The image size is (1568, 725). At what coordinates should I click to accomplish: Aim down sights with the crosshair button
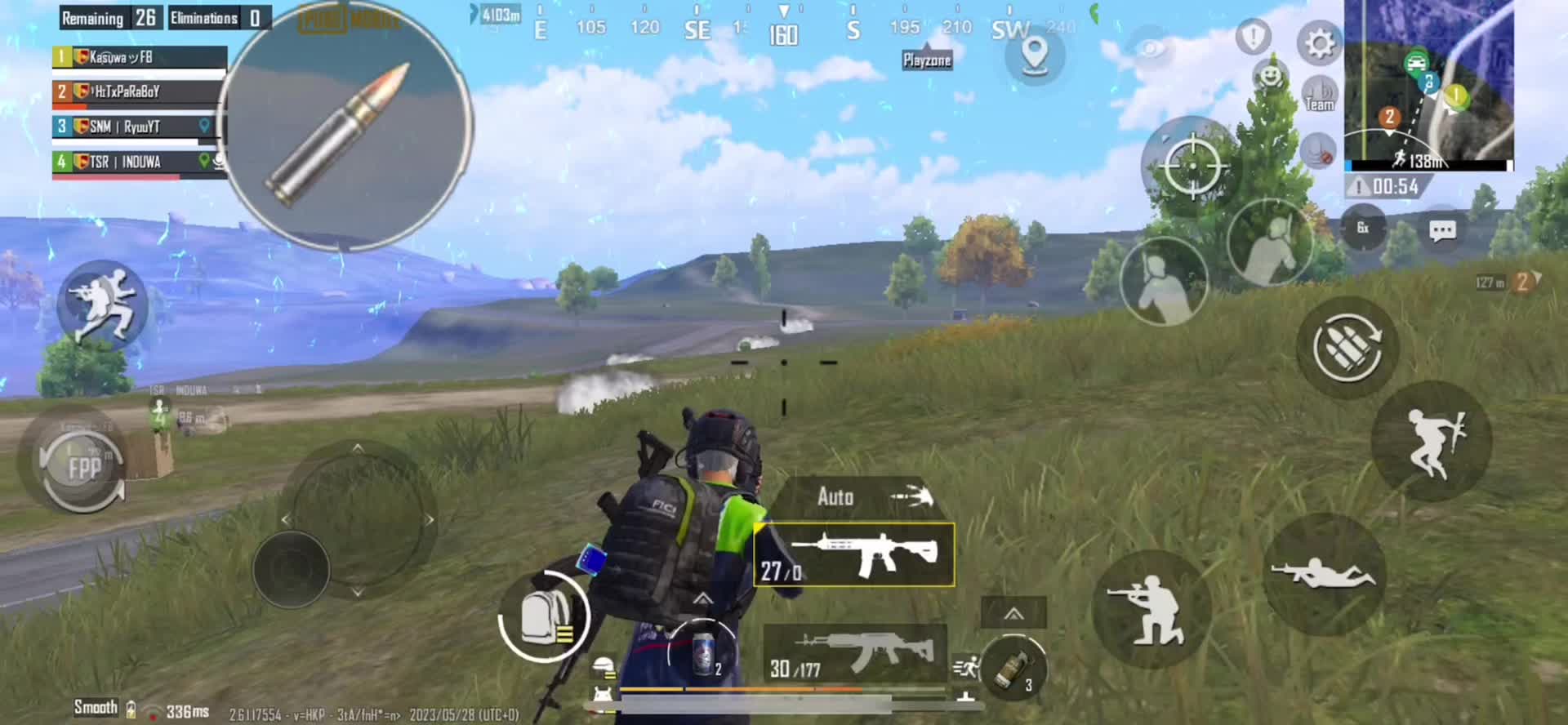click(1192, 166)
